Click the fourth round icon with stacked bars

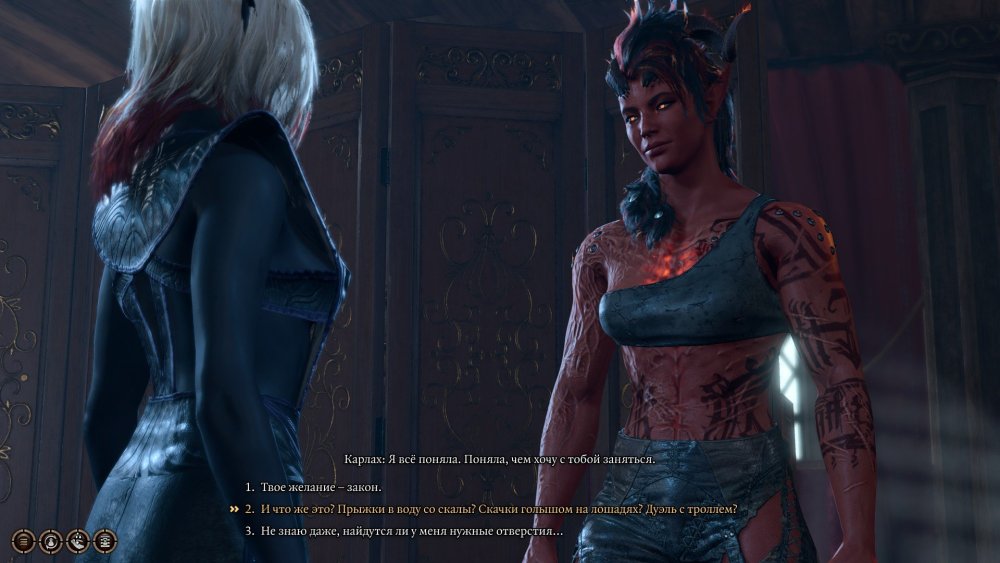tap(105, 541)
